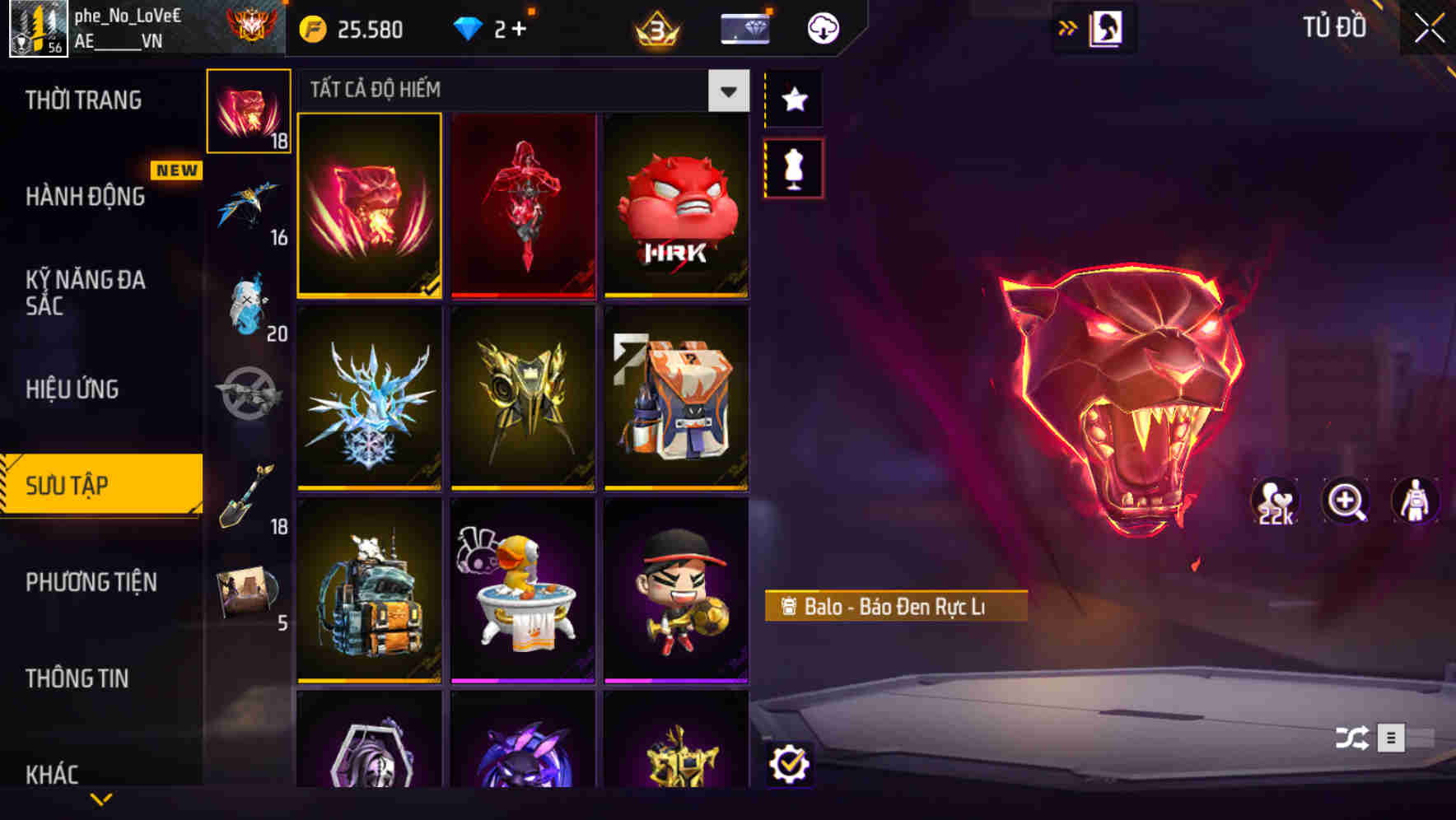Viewport: 1456px width, 820px height.
Task: Switch to the THỜI TRANG tab
Action: pos(82,100)
